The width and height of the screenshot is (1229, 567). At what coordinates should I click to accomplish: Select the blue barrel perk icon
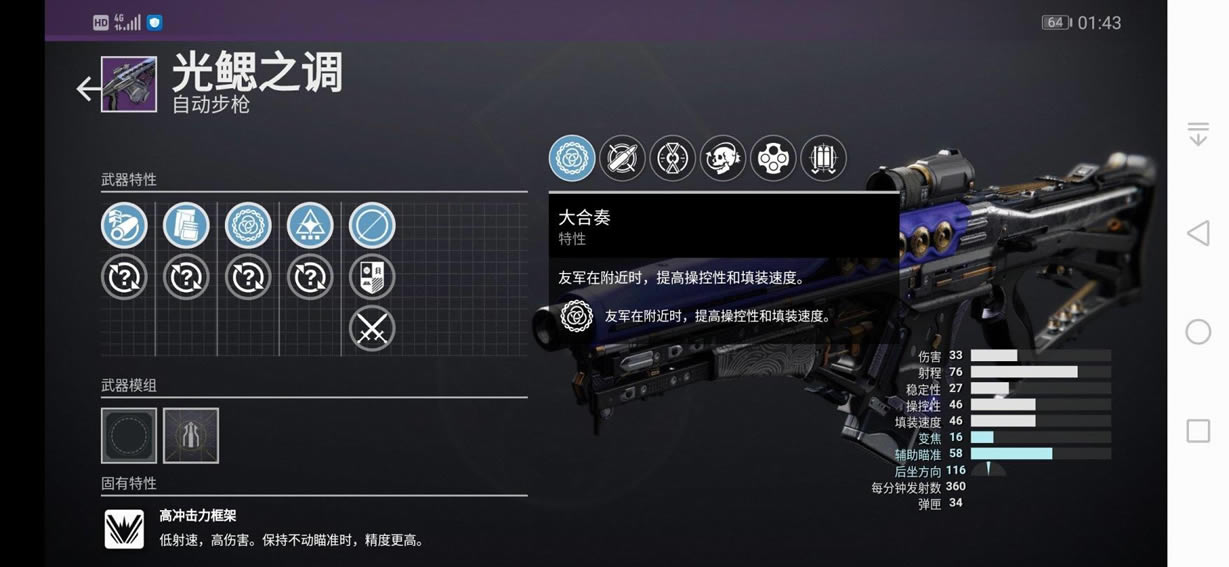pyautogui.click(x=124, y=226)
